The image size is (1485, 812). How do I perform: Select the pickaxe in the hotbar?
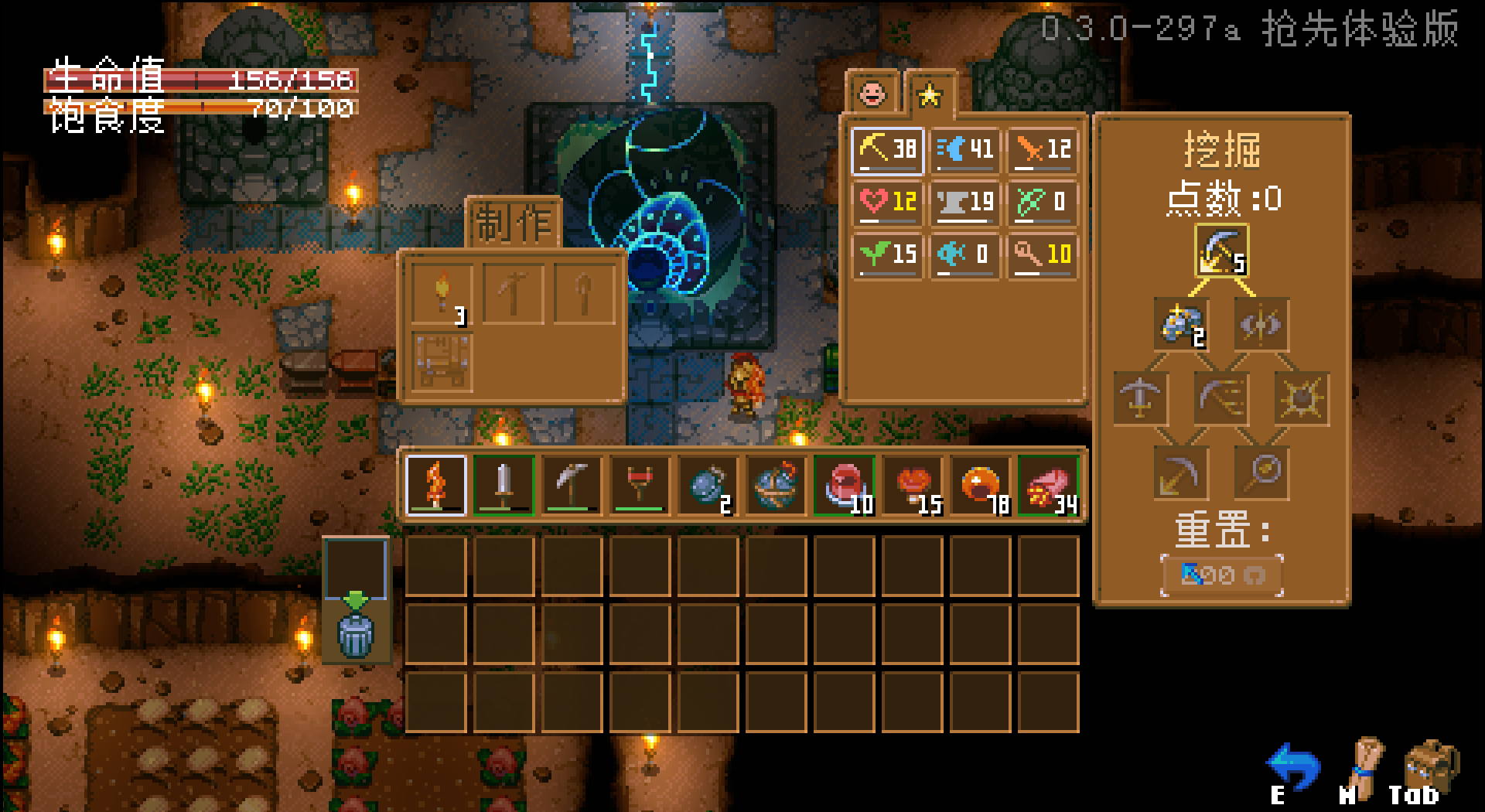[572, 486]
